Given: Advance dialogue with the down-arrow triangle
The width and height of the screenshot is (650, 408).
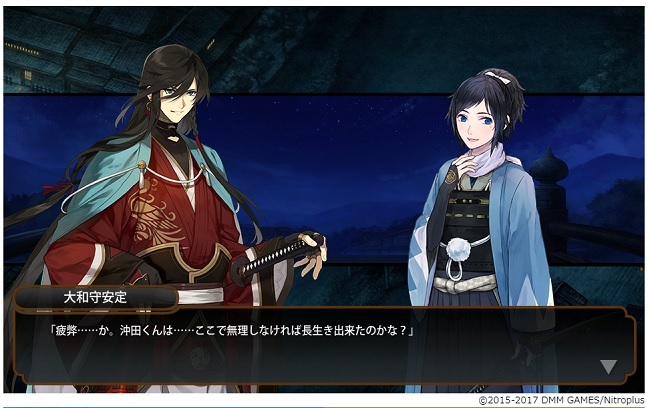Looking at the screenshot, I should click(608, 366).
